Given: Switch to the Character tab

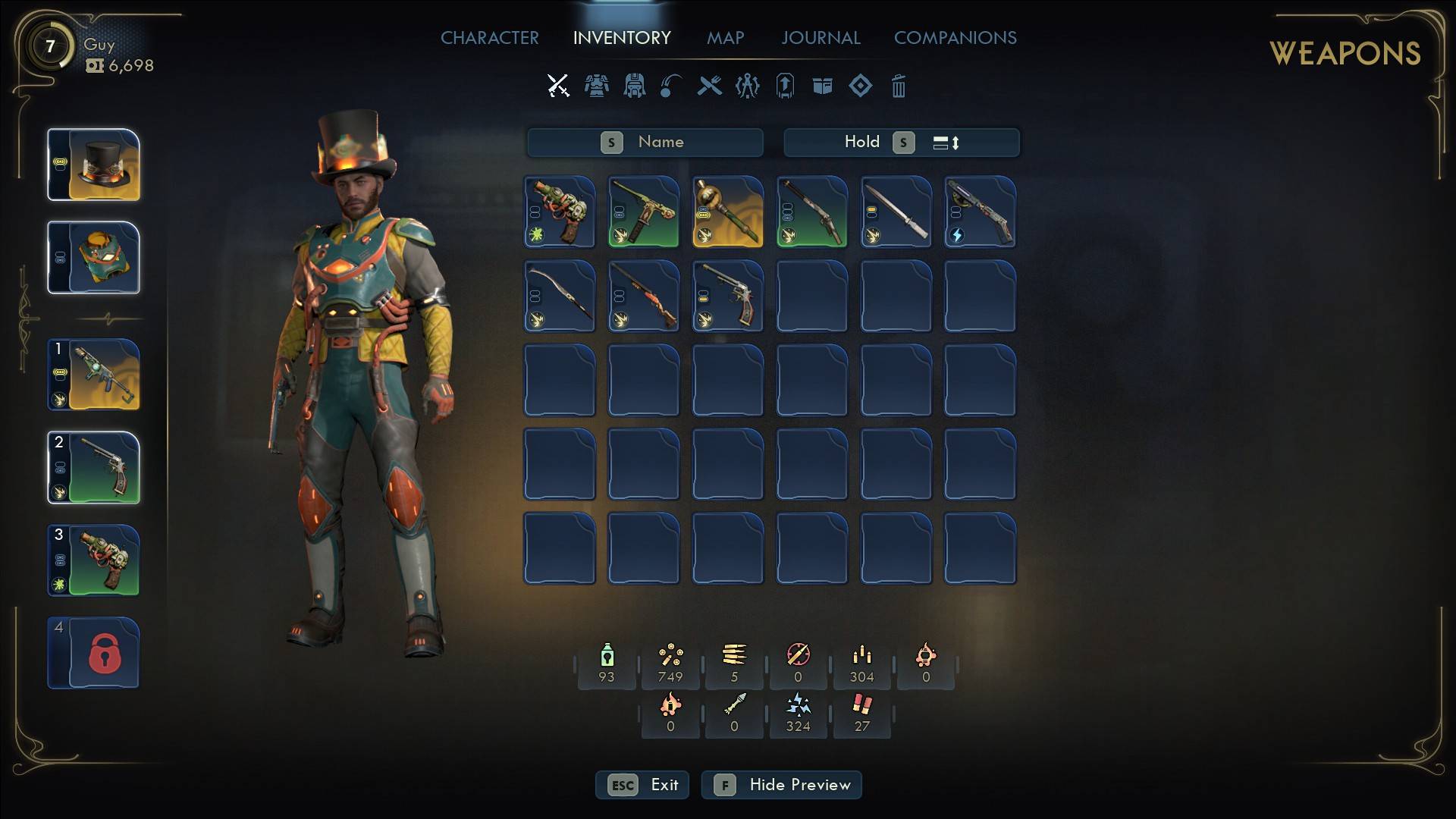Looking at the screenshot, I should (x=489, y=38).
